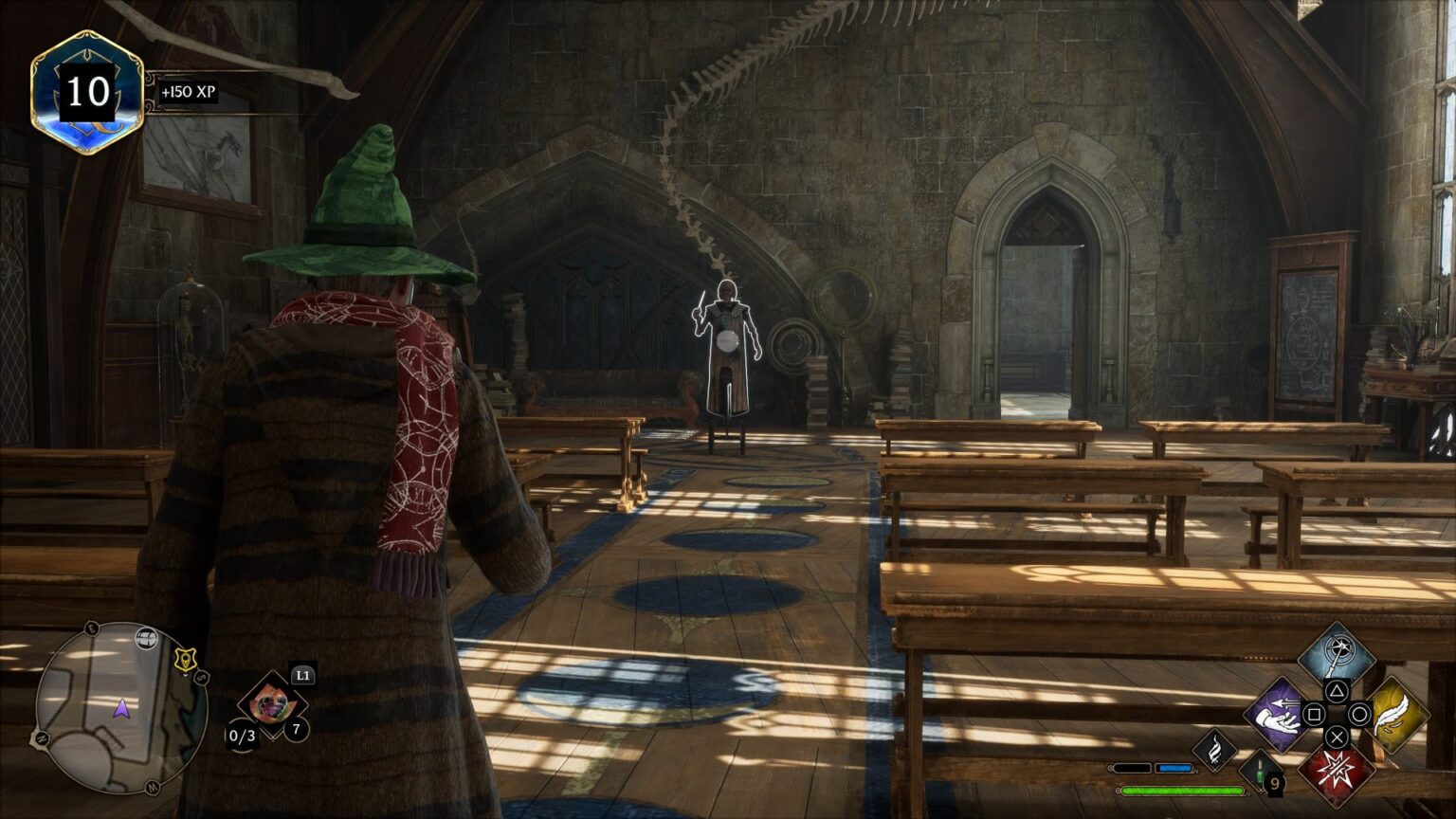Click the chest icon on the minimap
Viewport: 1456px width, 819px height.
[x=146, y=637]
